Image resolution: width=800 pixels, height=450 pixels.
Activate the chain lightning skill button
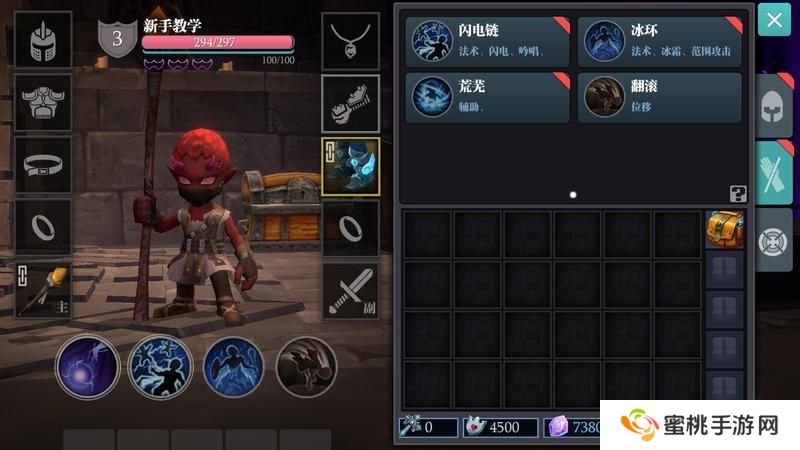pos(160,366)
